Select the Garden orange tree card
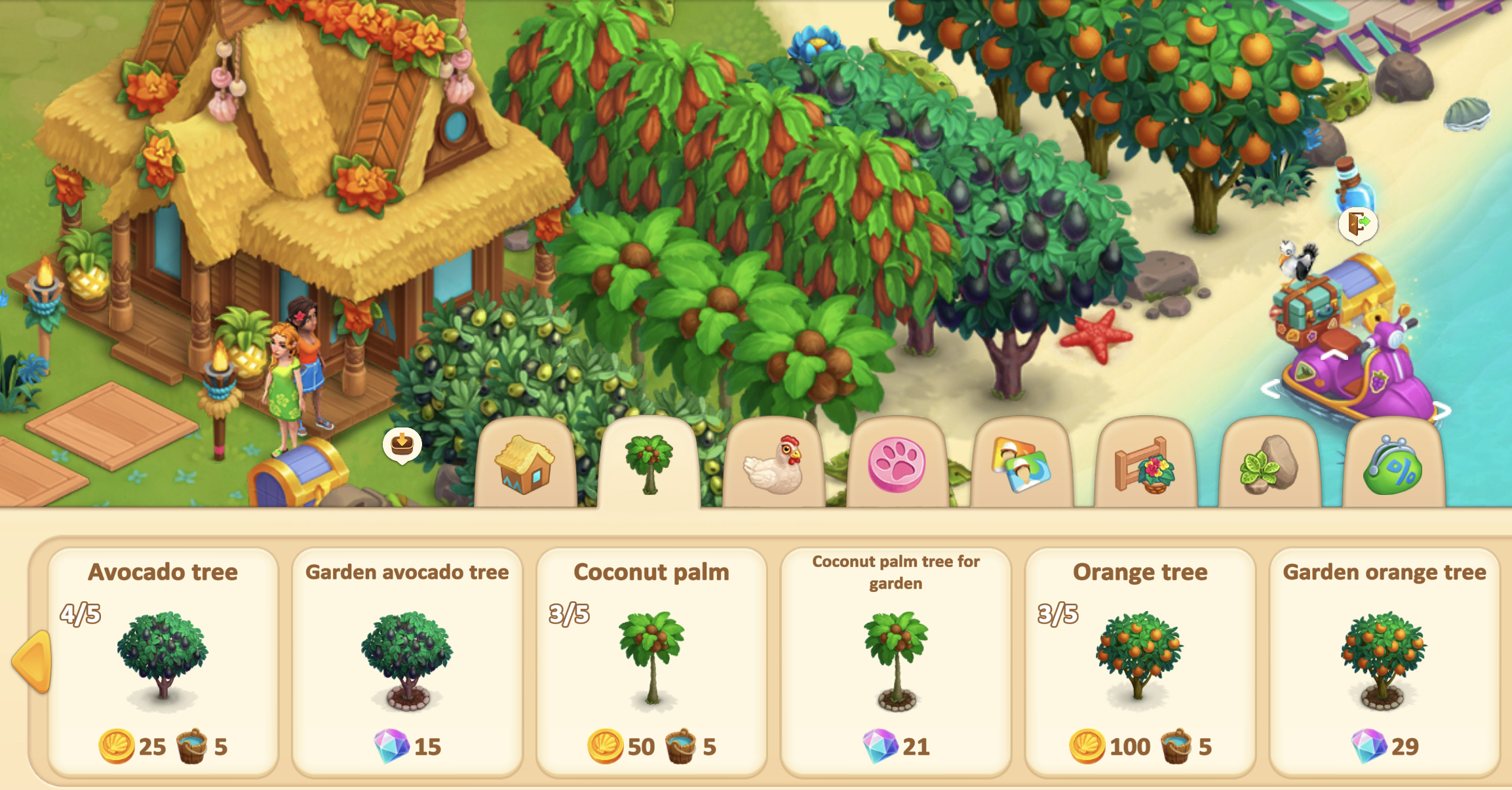 pyautogui.click(x=1384, y=662)
